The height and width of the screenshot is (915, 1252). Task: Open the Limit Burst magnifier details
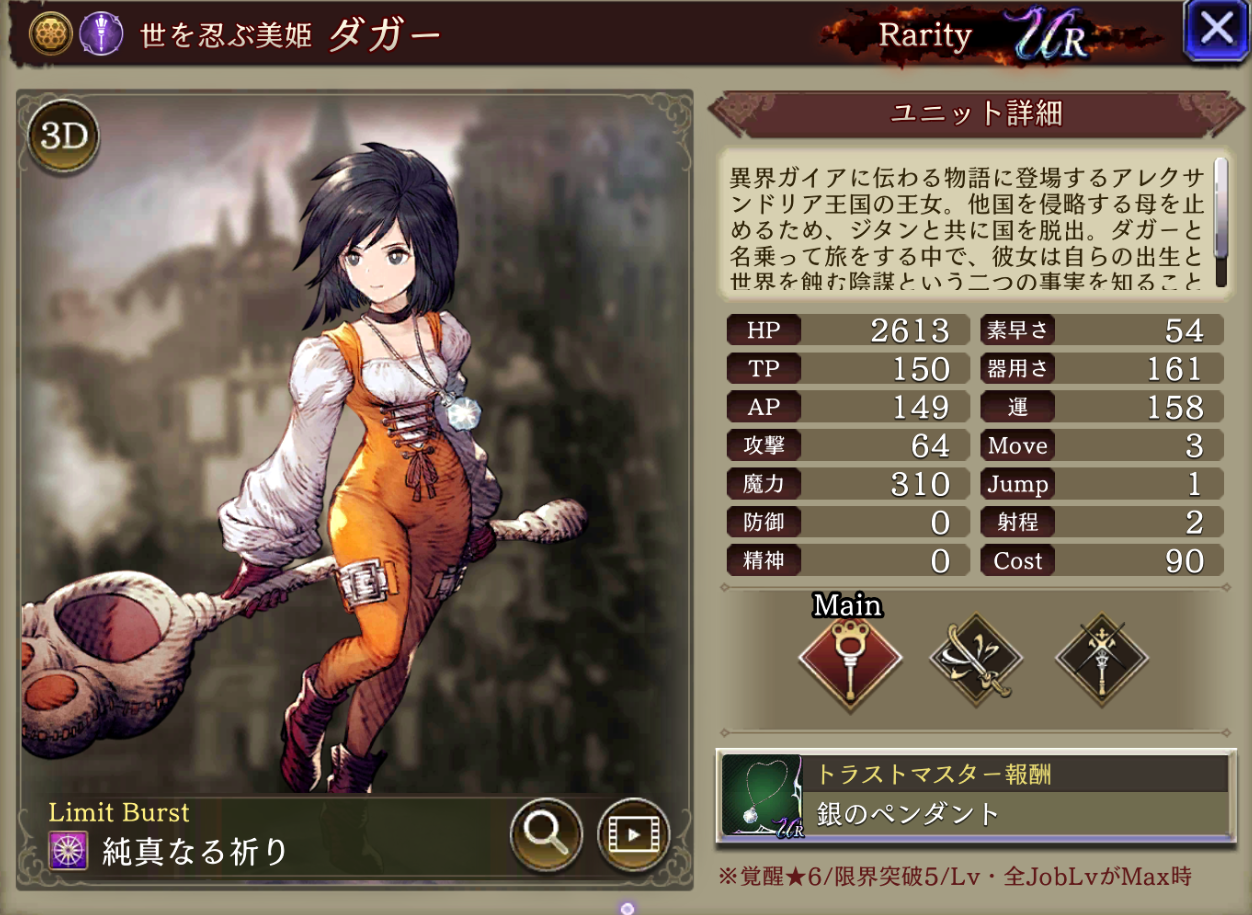(546, 833)
